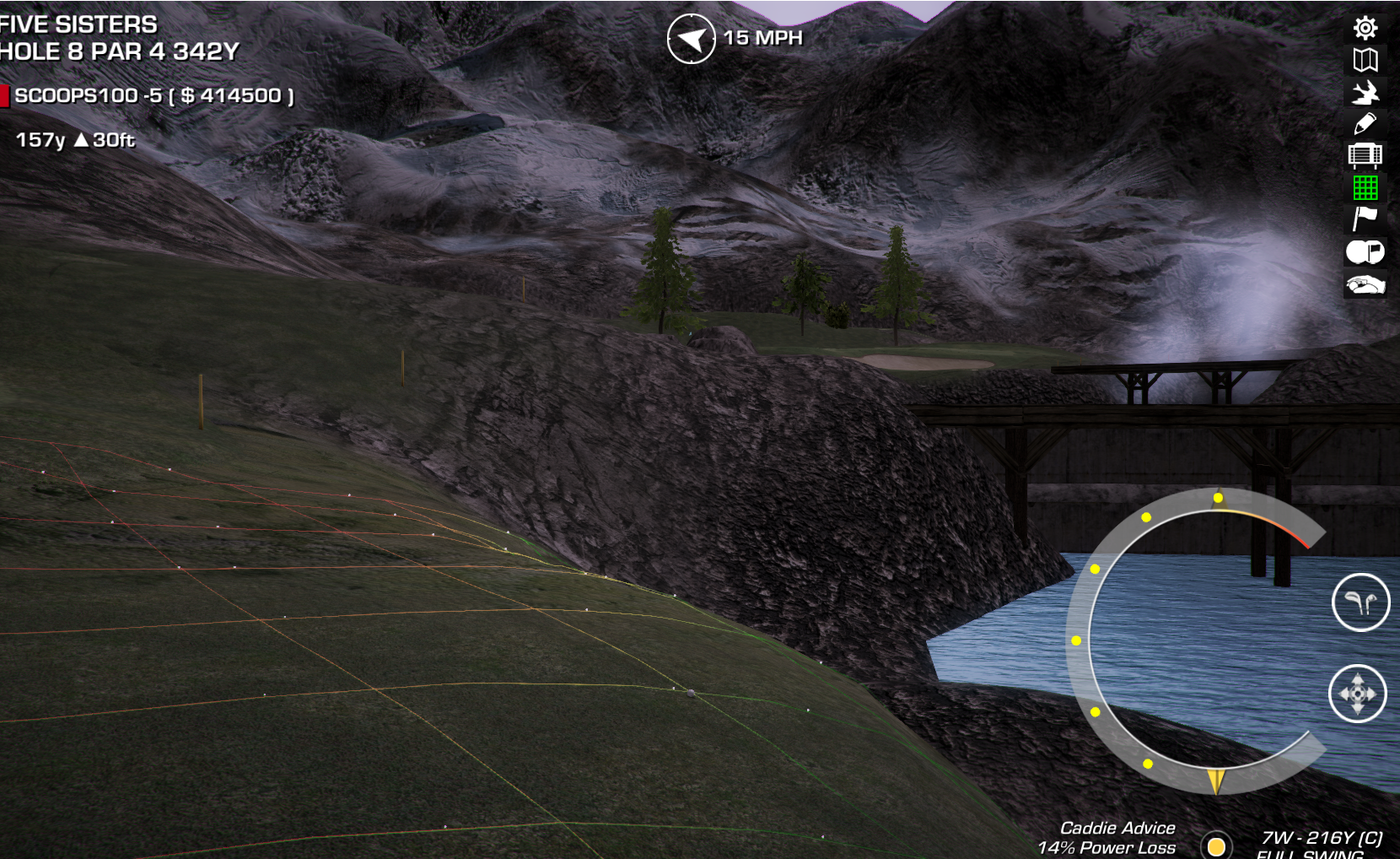Open the folded course map
The image size is (1400, 859).
tap(1365, 60)
